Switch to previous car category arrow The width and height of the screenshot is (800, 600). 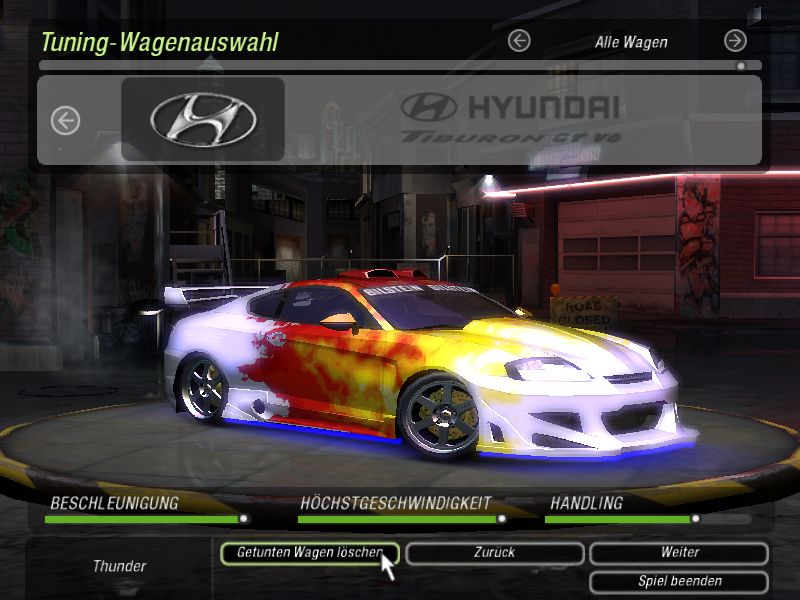point(519,41)
